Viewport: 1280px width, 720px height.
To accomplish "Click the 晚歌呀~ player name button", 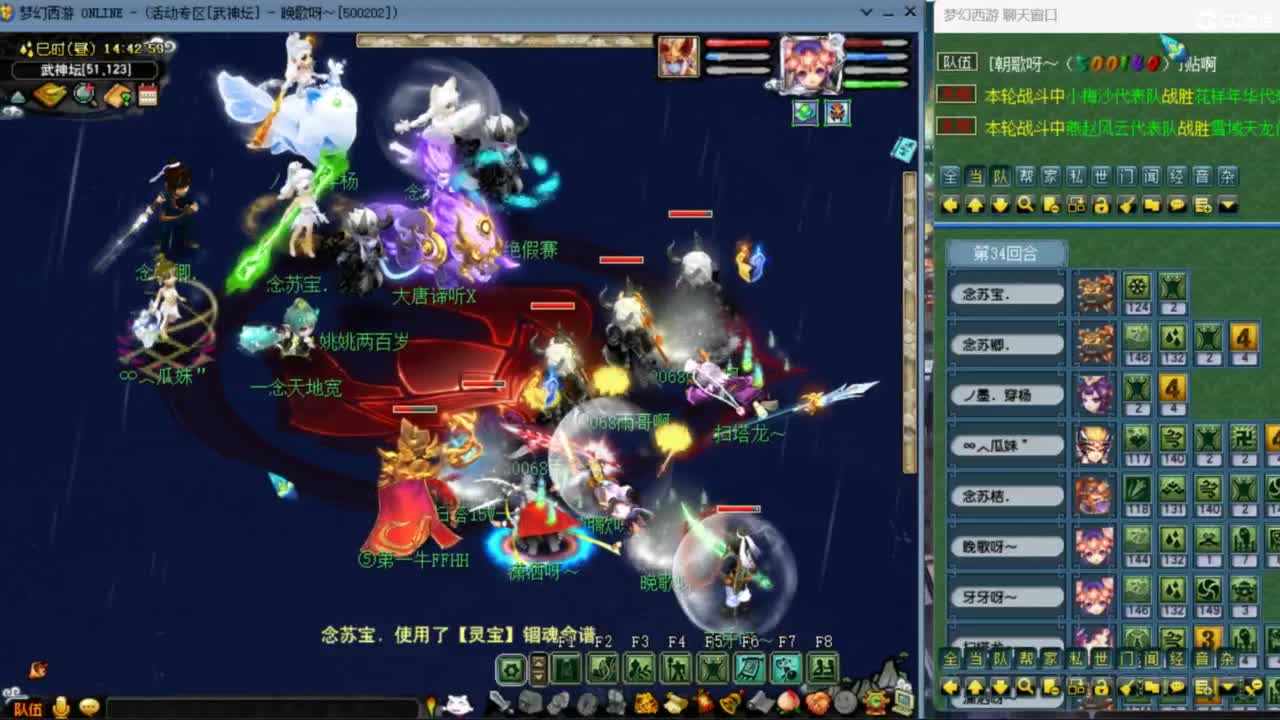I will [1005, 545].
